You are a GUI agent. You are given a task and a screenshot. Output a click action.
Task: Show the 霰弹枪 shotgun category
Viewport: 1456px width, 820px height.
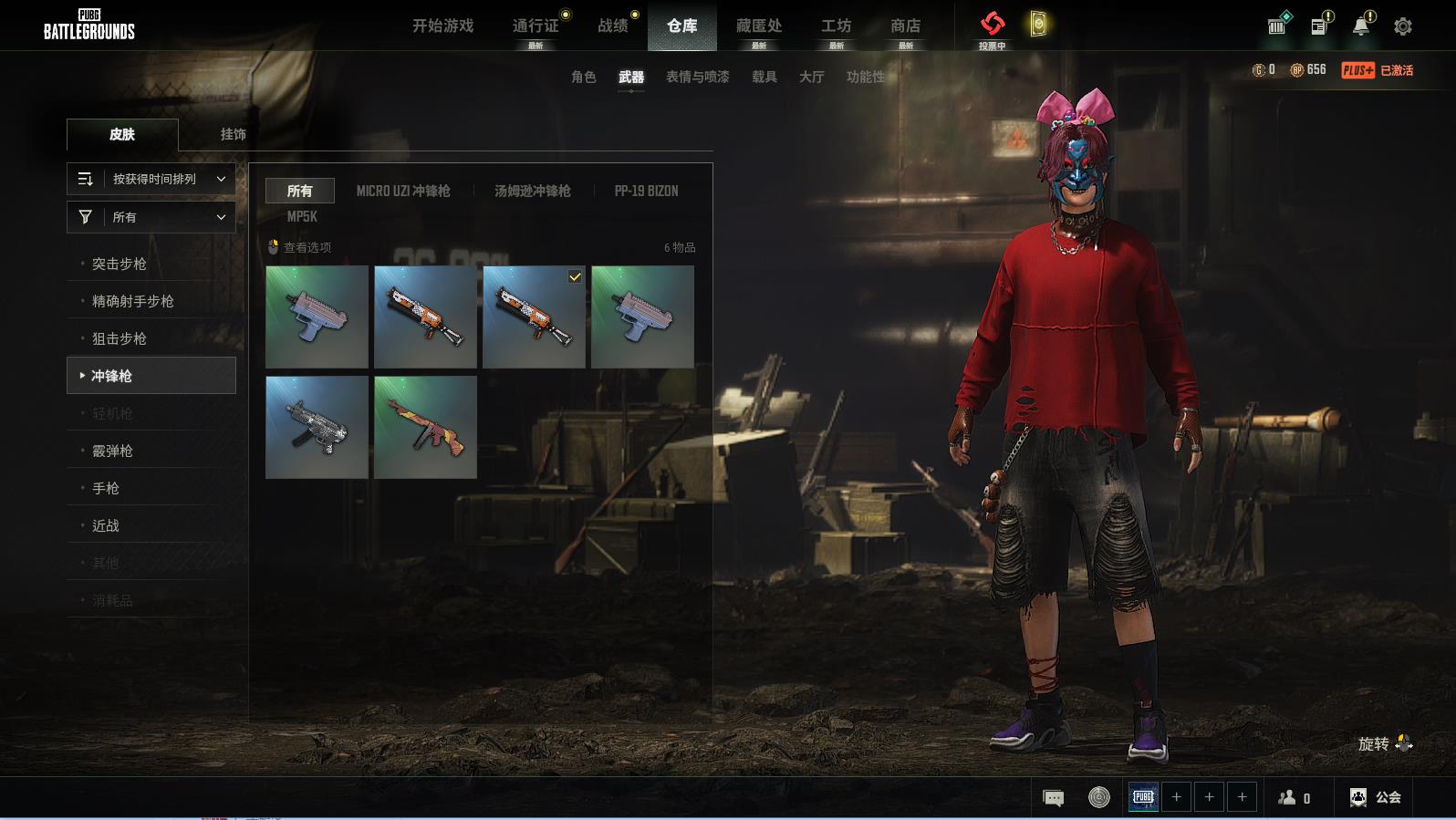[112, 451]
